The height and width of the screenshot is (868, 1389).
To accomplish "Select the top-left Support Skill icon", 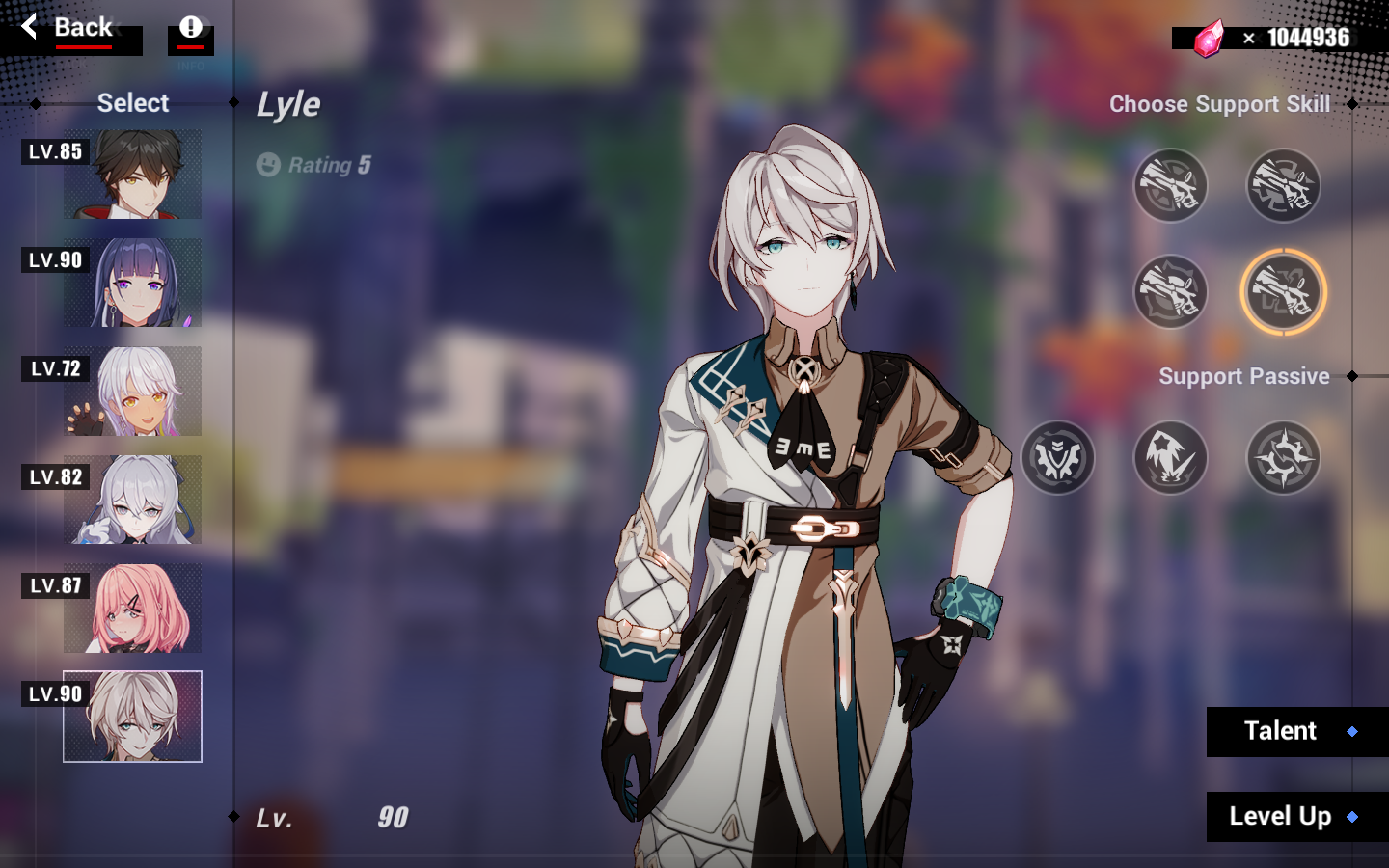I will (x=1170, y=186).
